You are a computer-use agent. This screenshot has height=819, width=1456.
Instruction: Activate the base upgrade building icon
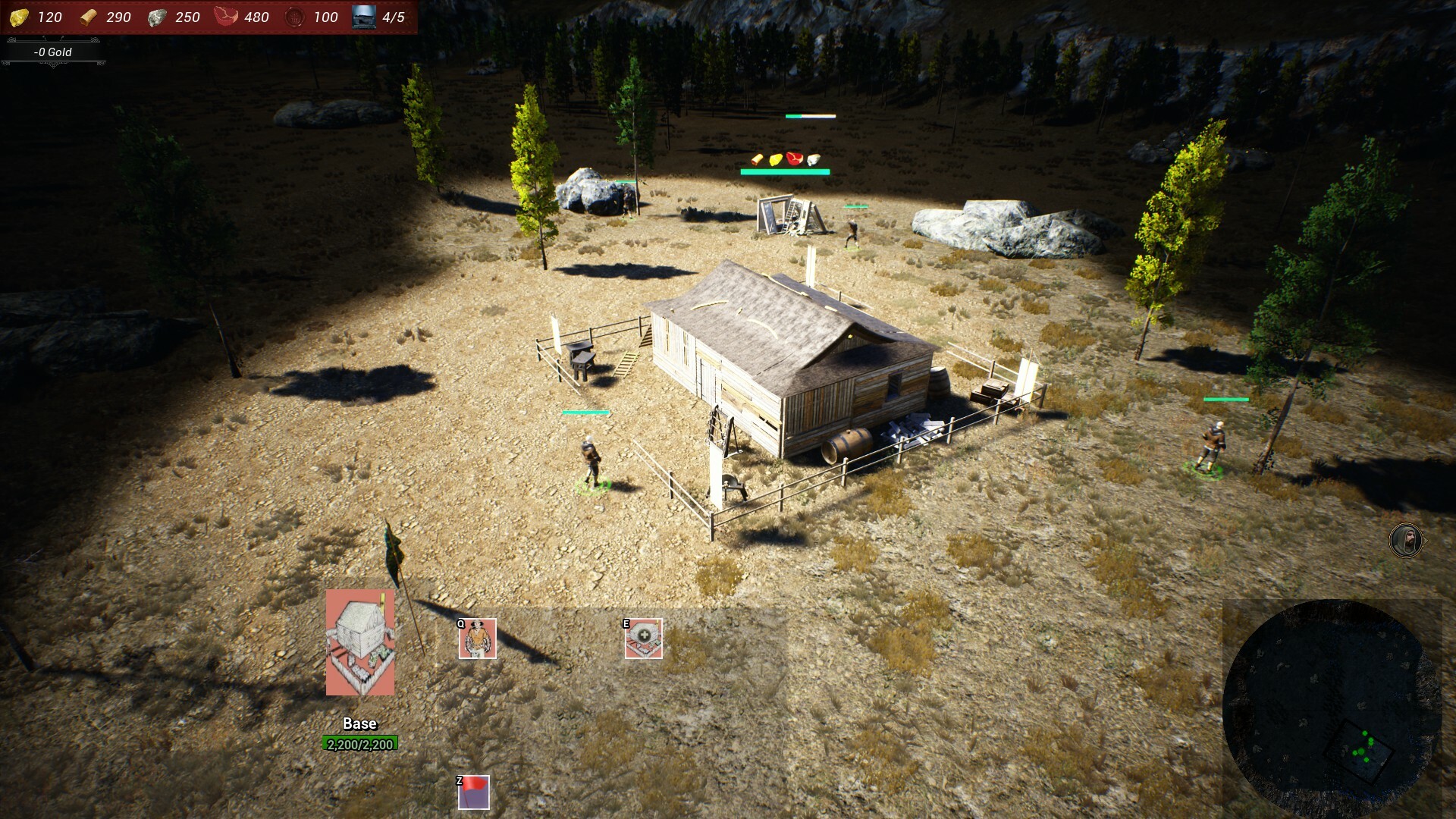point(644,639)
